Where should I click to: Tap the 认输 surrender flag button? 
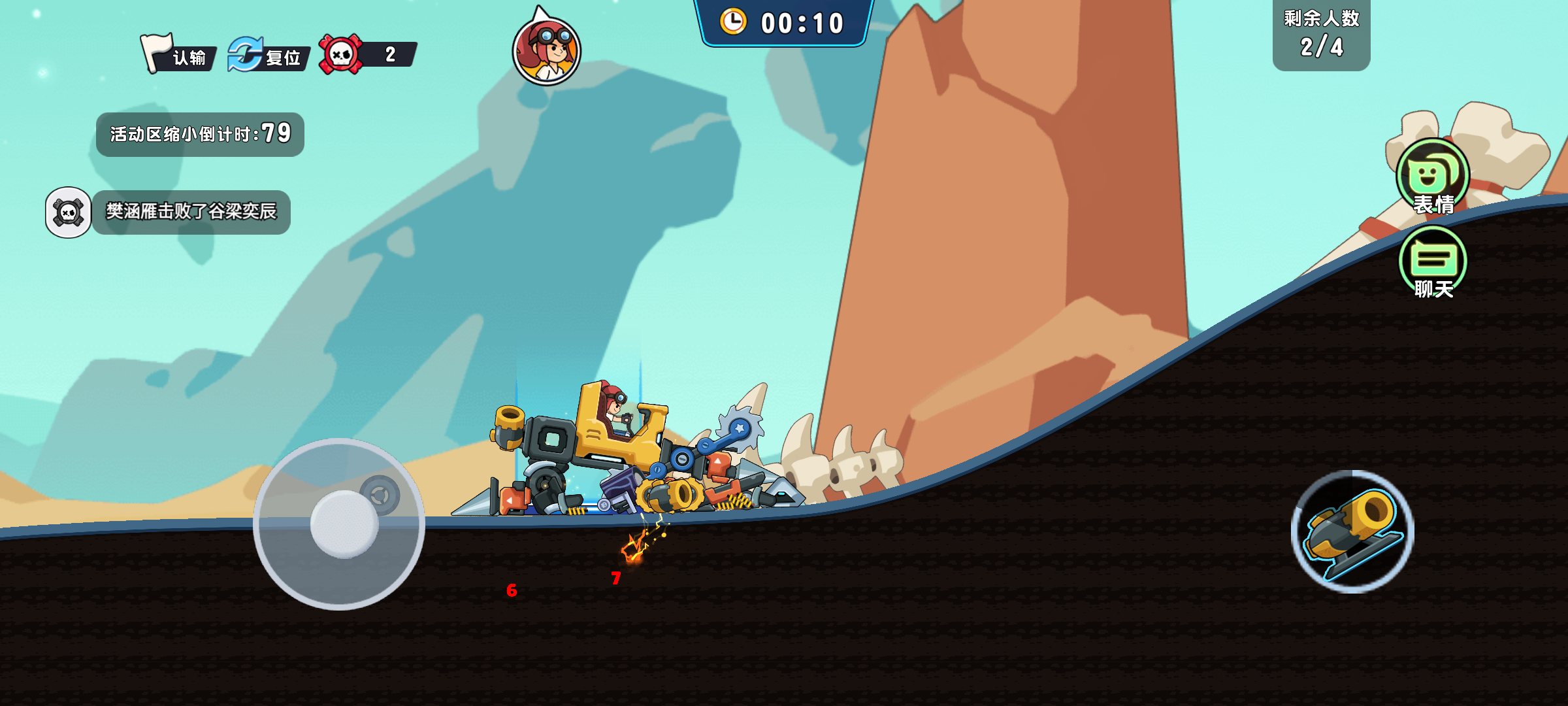tap(178, 55)
